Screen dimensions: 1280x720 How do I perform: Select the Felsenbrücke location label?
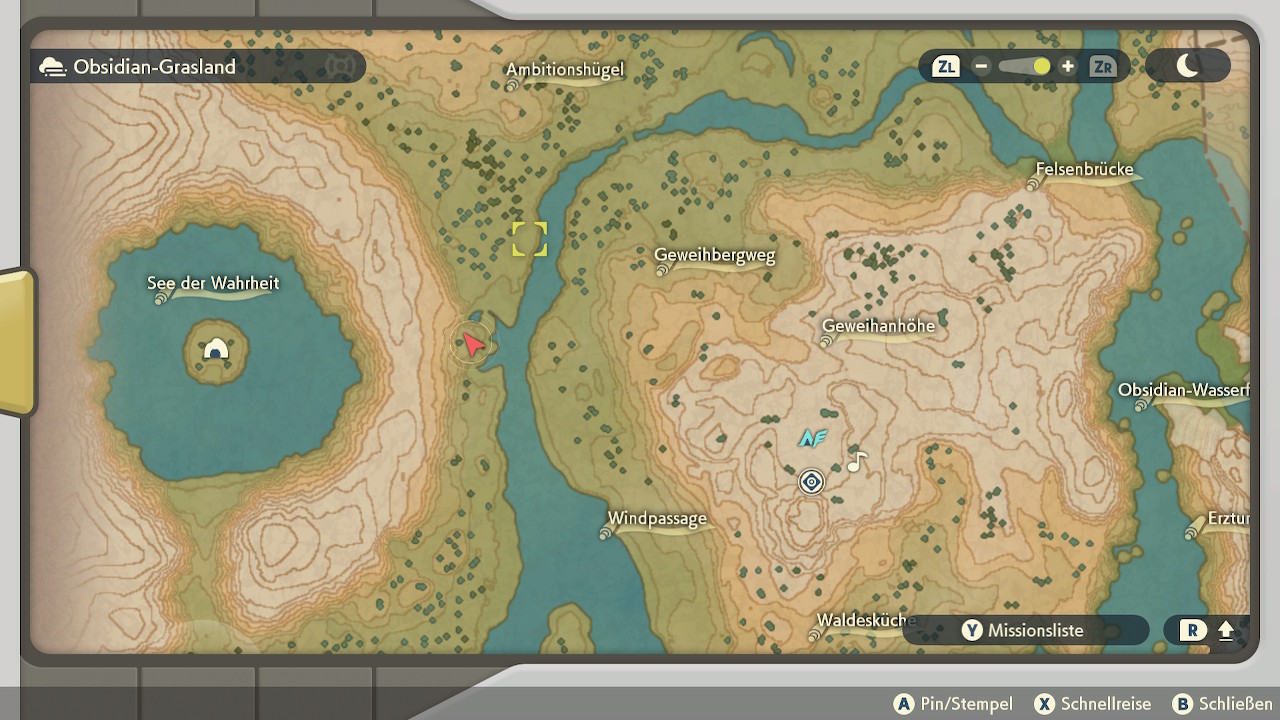1084,170
